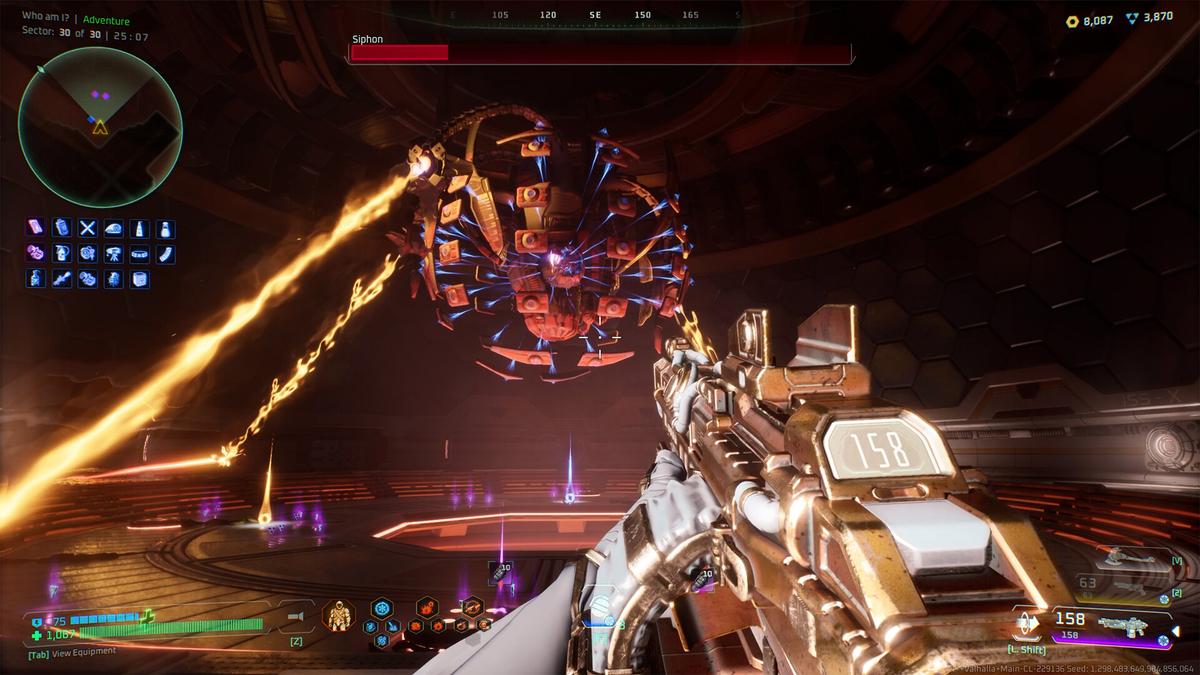The width and height of the screenshot is (1200, 675).
Task: Activate the dash ability icon
Action: pyautogui.click(x=1028, y=622)
